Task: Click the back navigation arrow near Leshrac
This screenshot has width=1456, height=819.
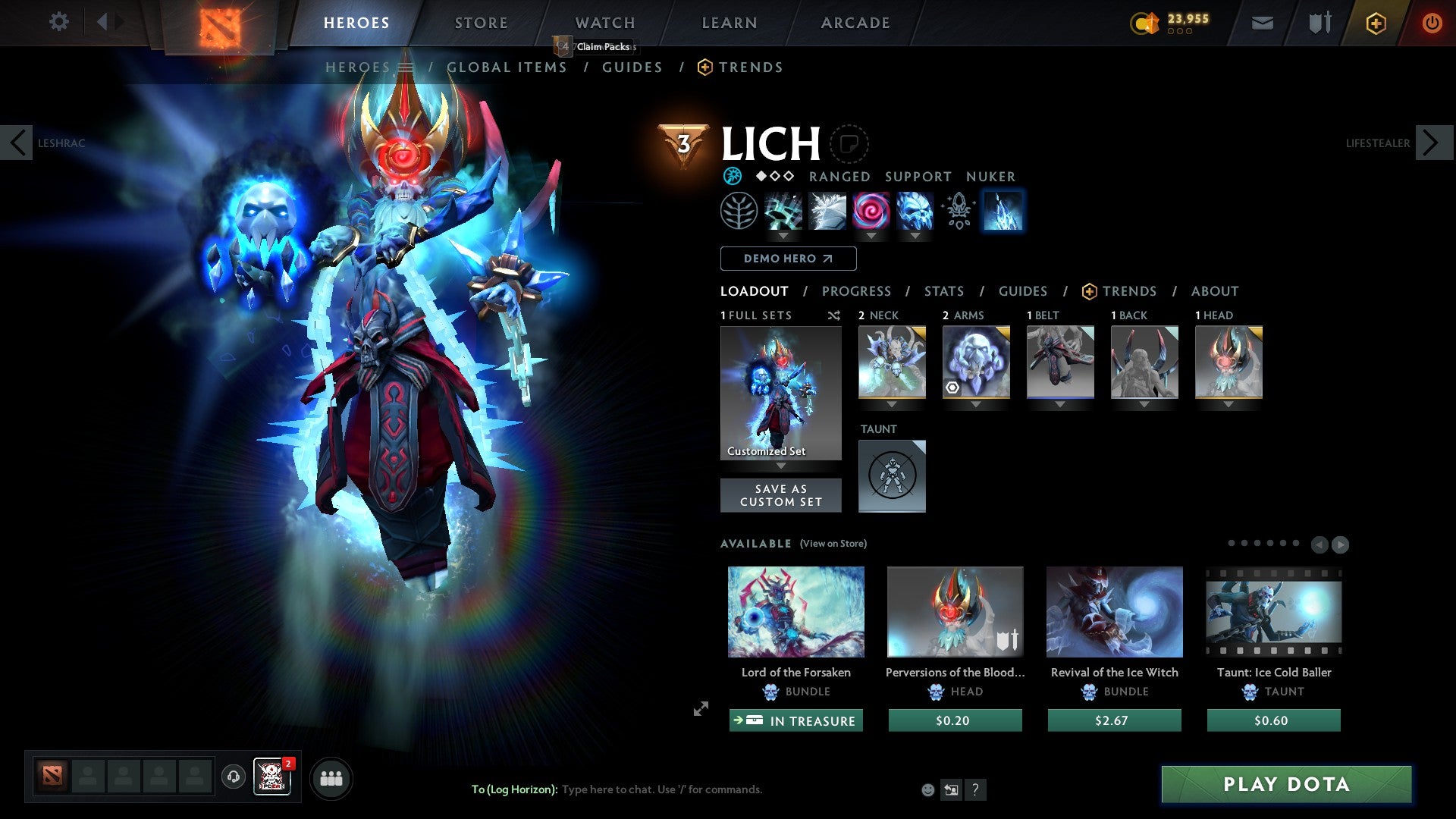Action: click(17, 143)
